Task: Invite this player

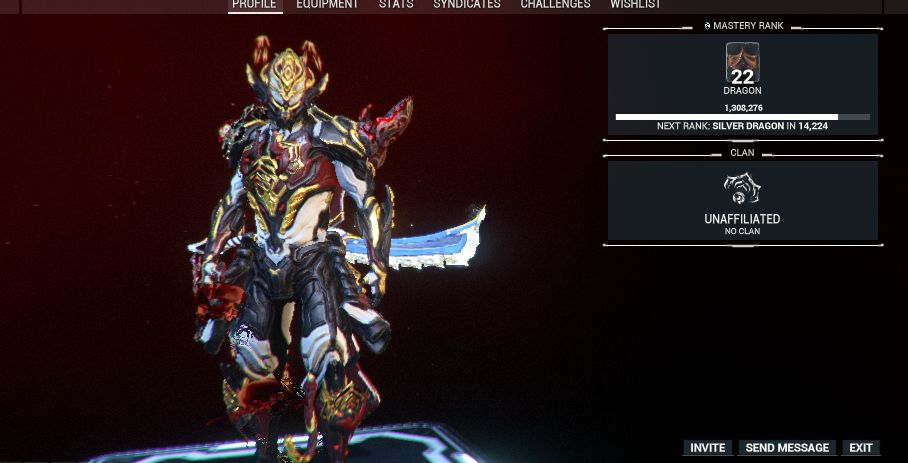Action: pyautogui.click(x=708, y=448)
